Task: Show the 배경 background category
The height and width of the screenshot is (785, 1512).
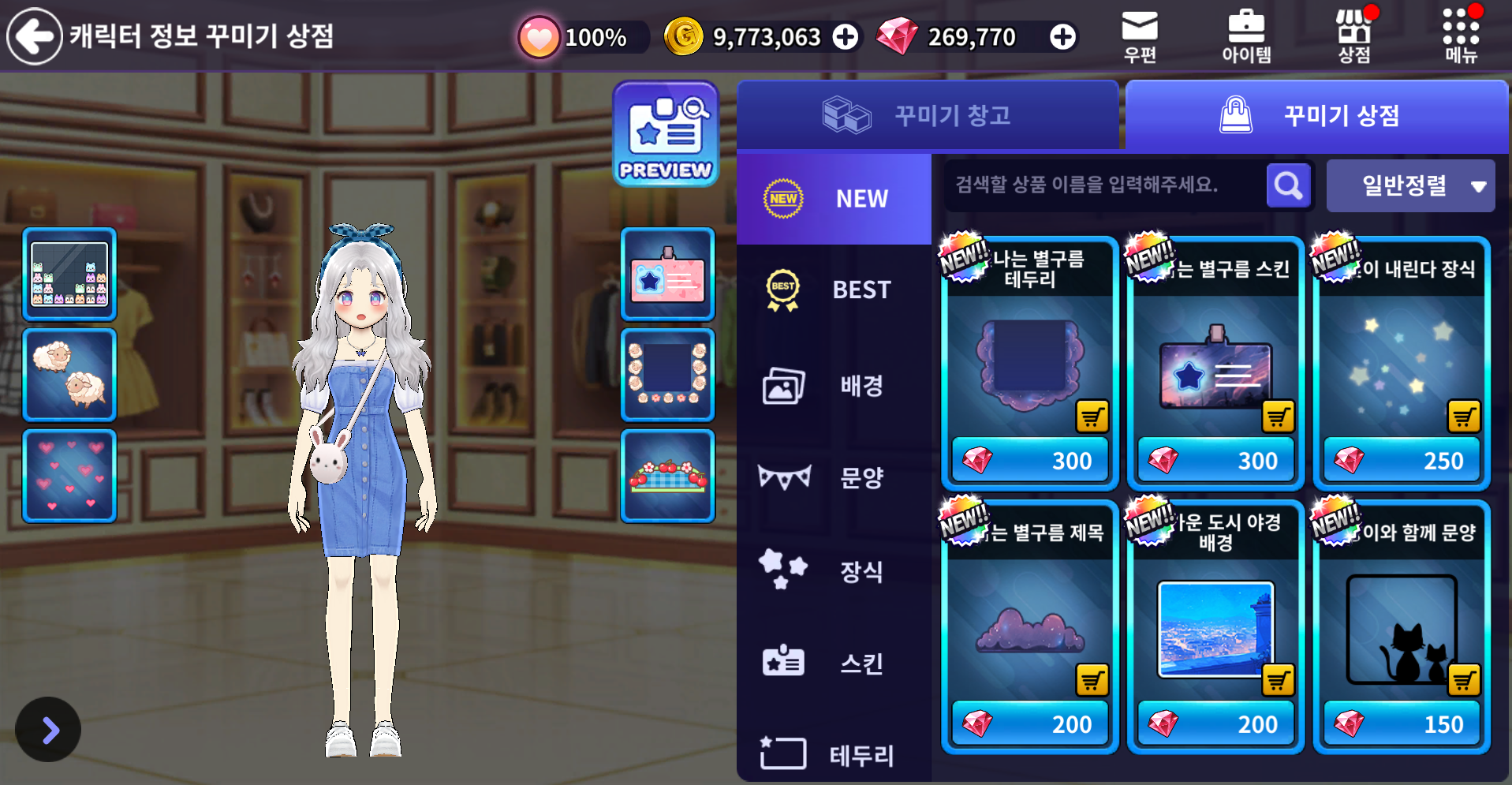Action: click(834, 386)
